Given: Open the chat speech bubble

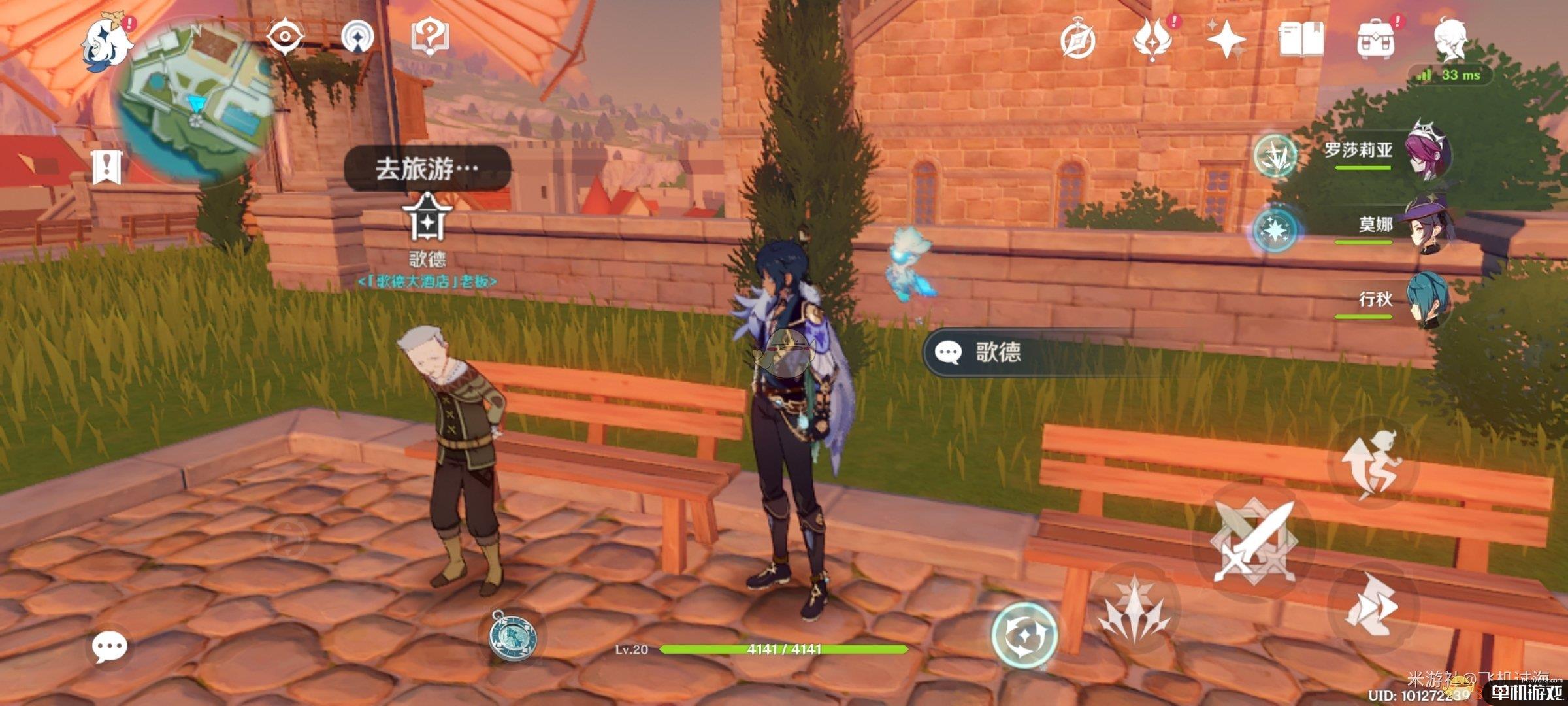Looking at the screenshot, I should tap(108, 647).
